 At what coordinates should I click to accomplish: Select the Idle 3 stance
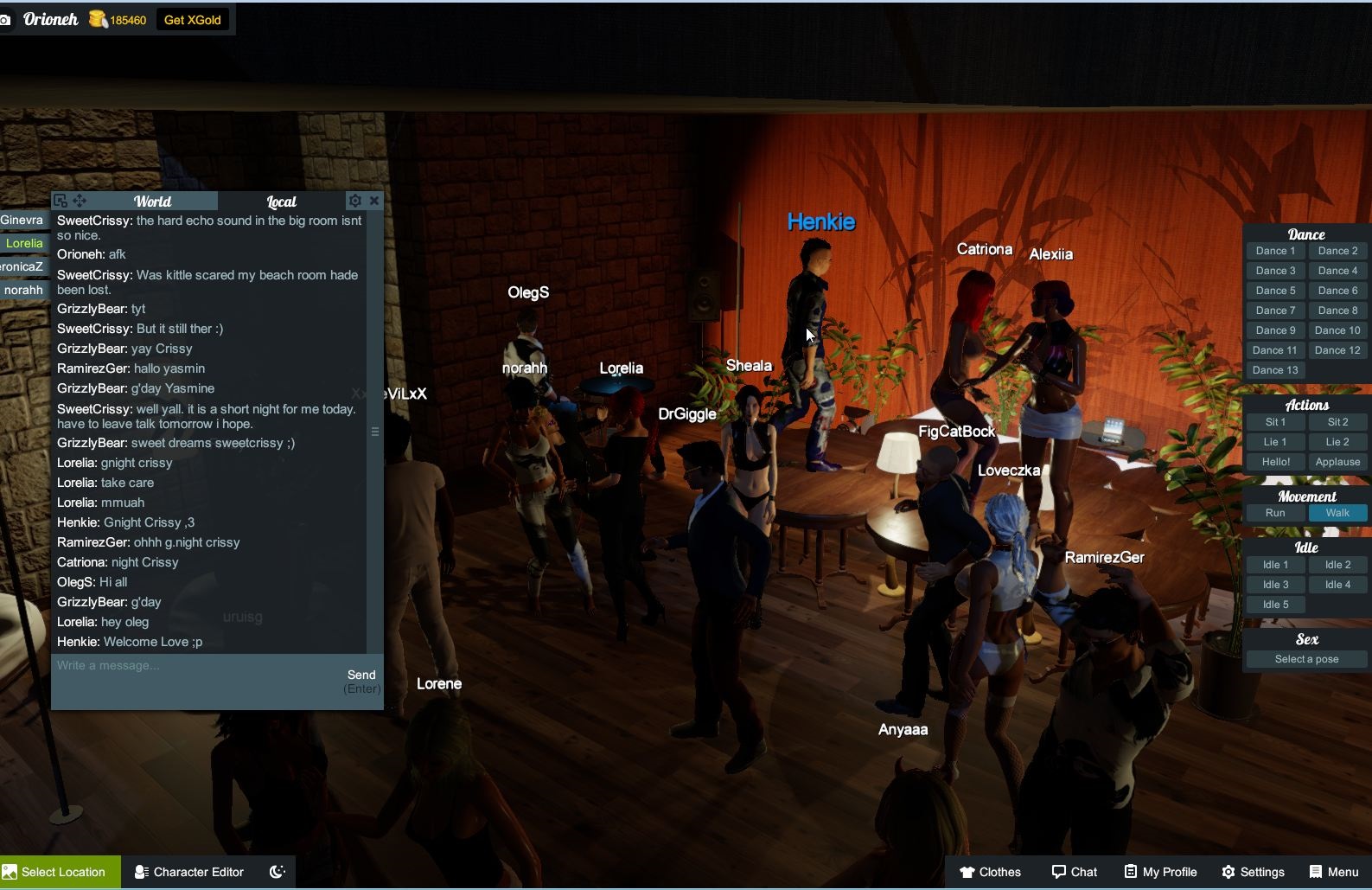point(1275,585)
